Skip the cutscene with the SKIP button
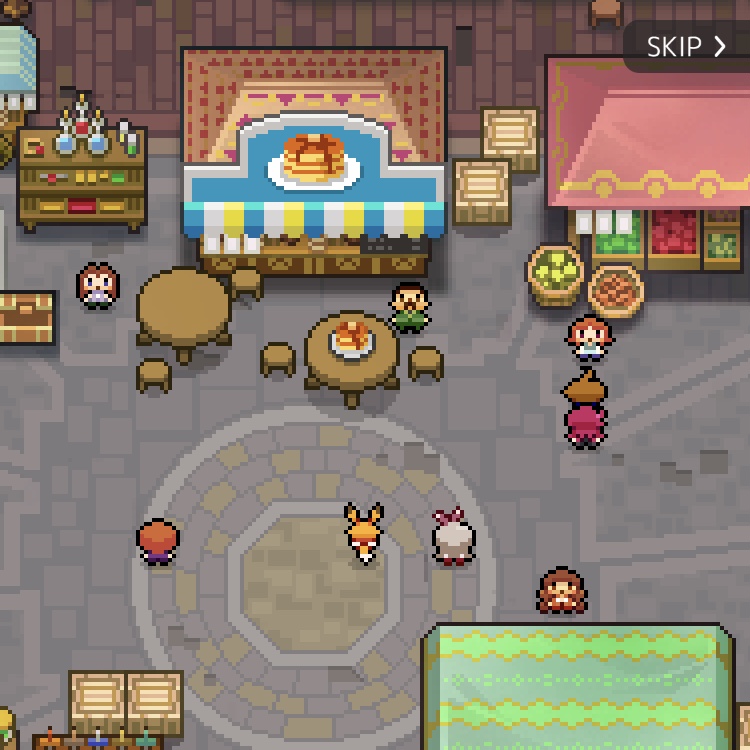 pos(686,47)
